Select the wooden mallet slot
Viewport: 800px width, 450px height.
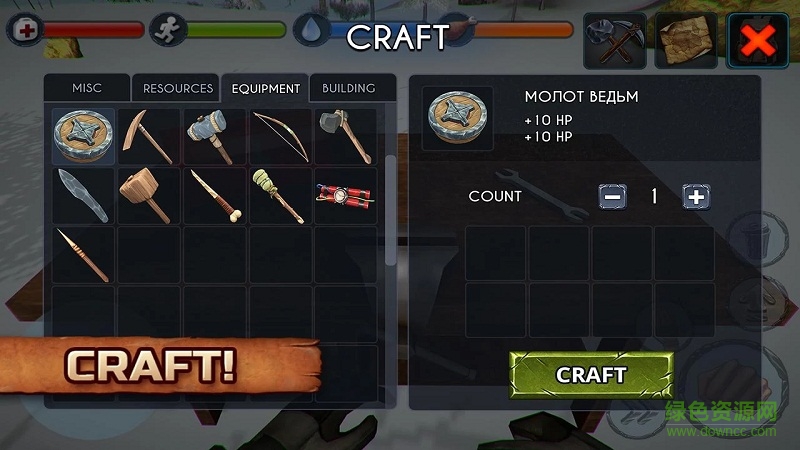(148, 195)
